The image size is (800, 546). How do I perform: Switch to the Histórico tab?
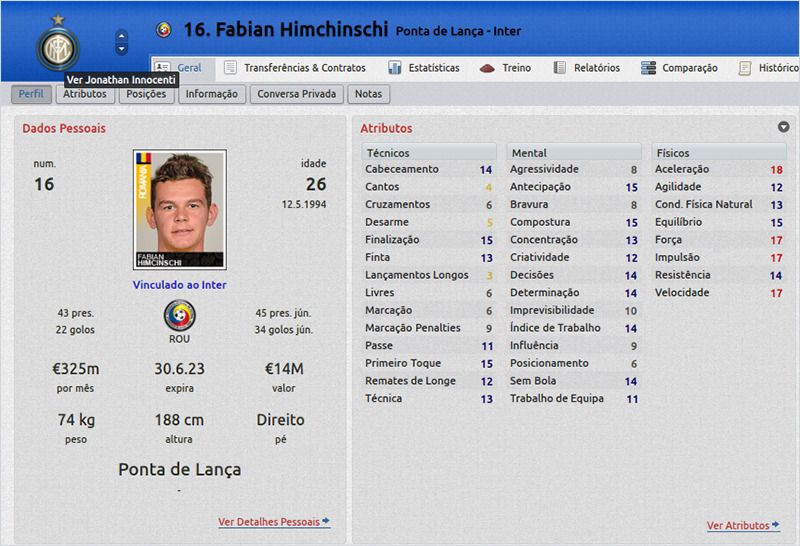point(768,68)
